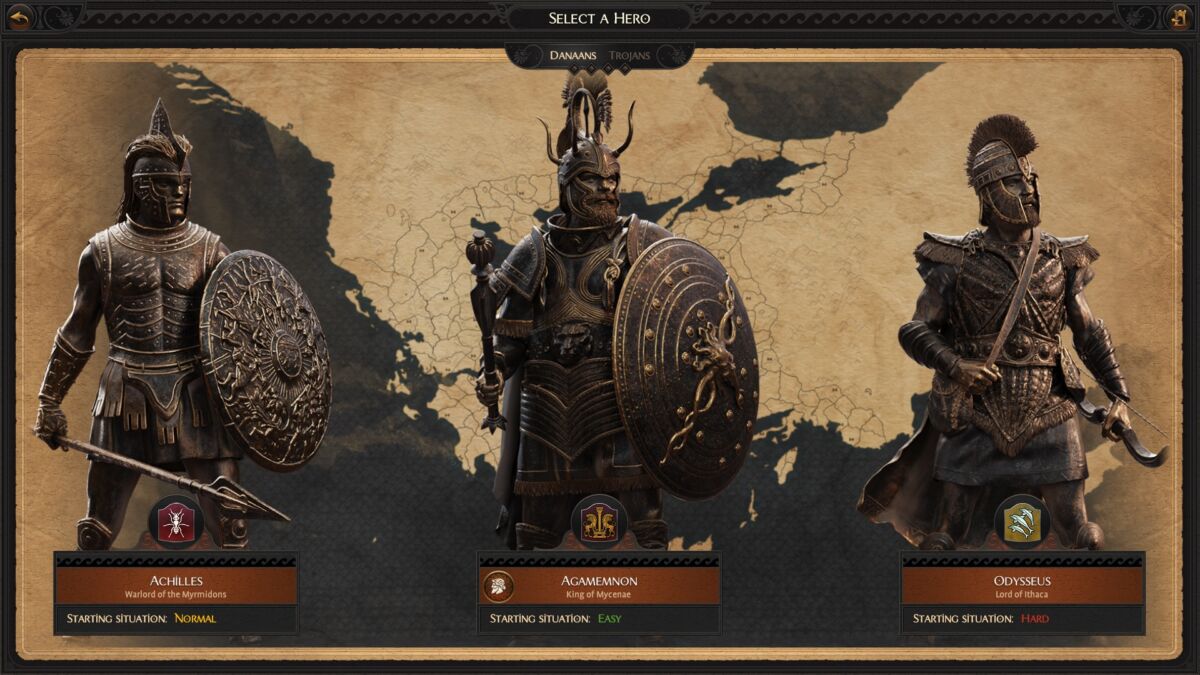Click the Mycenae faction emblem
This screenshot has height=675, width=1200.
pos(599,522)
